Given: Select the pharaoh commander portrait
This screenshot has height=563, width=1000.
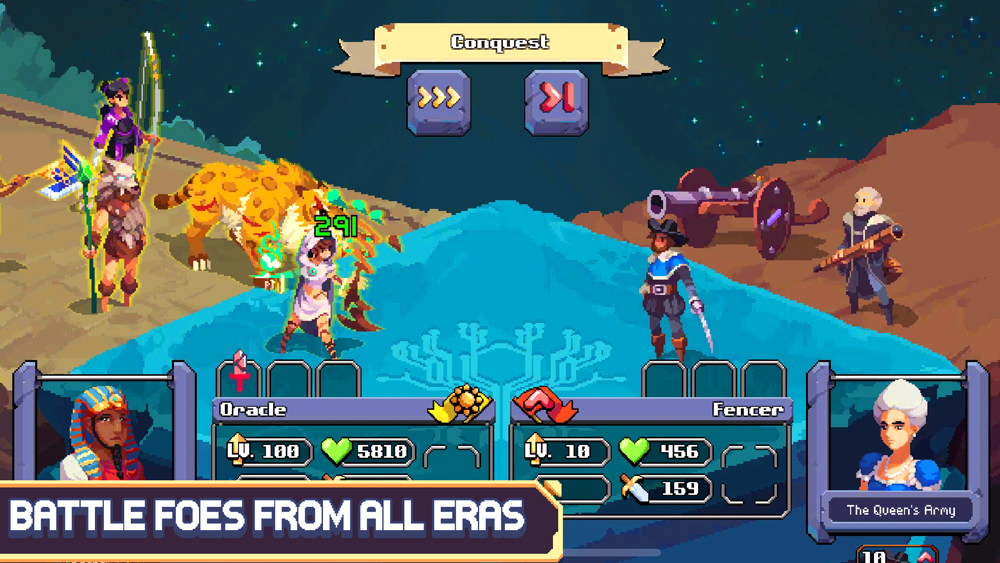Looking at the screenshot, I should [103, 430].
